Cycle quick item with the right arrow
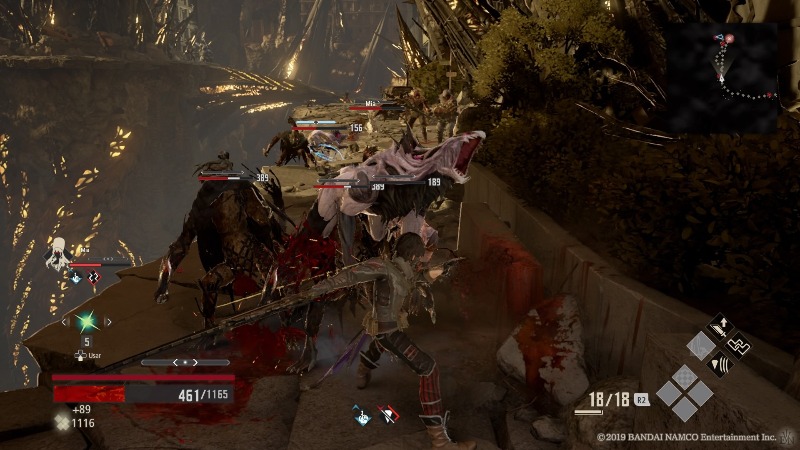800x450 pixels. point(107,322)
